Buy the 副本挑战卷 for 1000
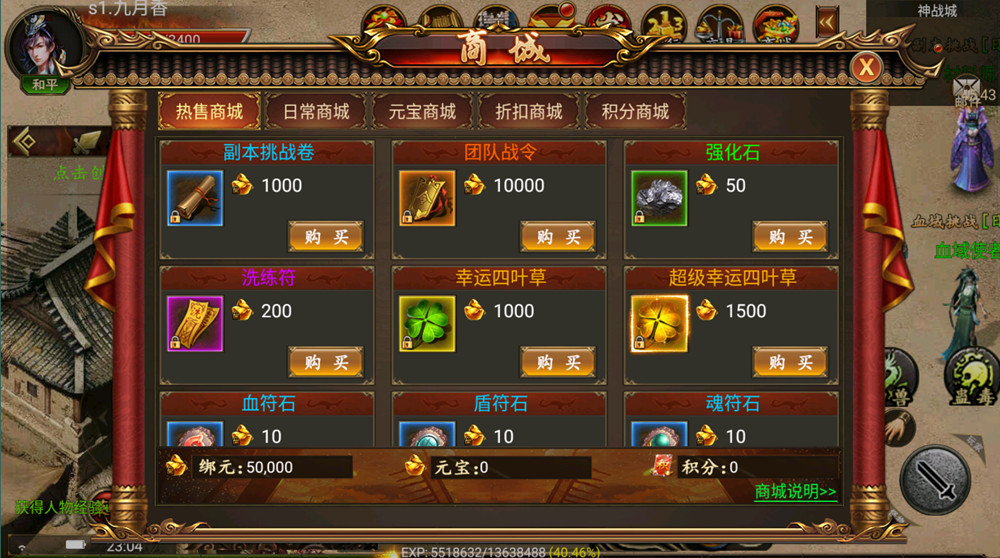 (326, 237)
